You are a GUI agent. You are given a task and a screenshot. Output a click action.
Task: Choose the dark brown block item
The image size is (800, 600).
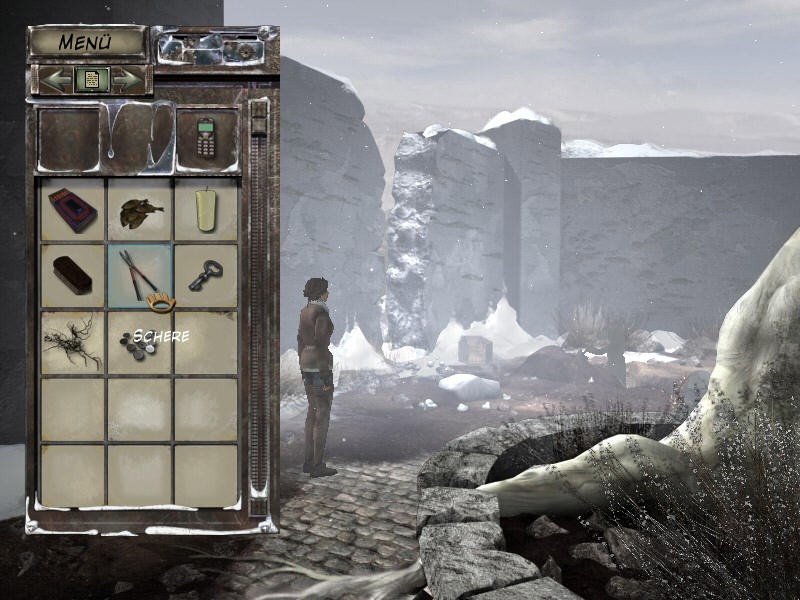pyautogui.click(x=72, y=275)
